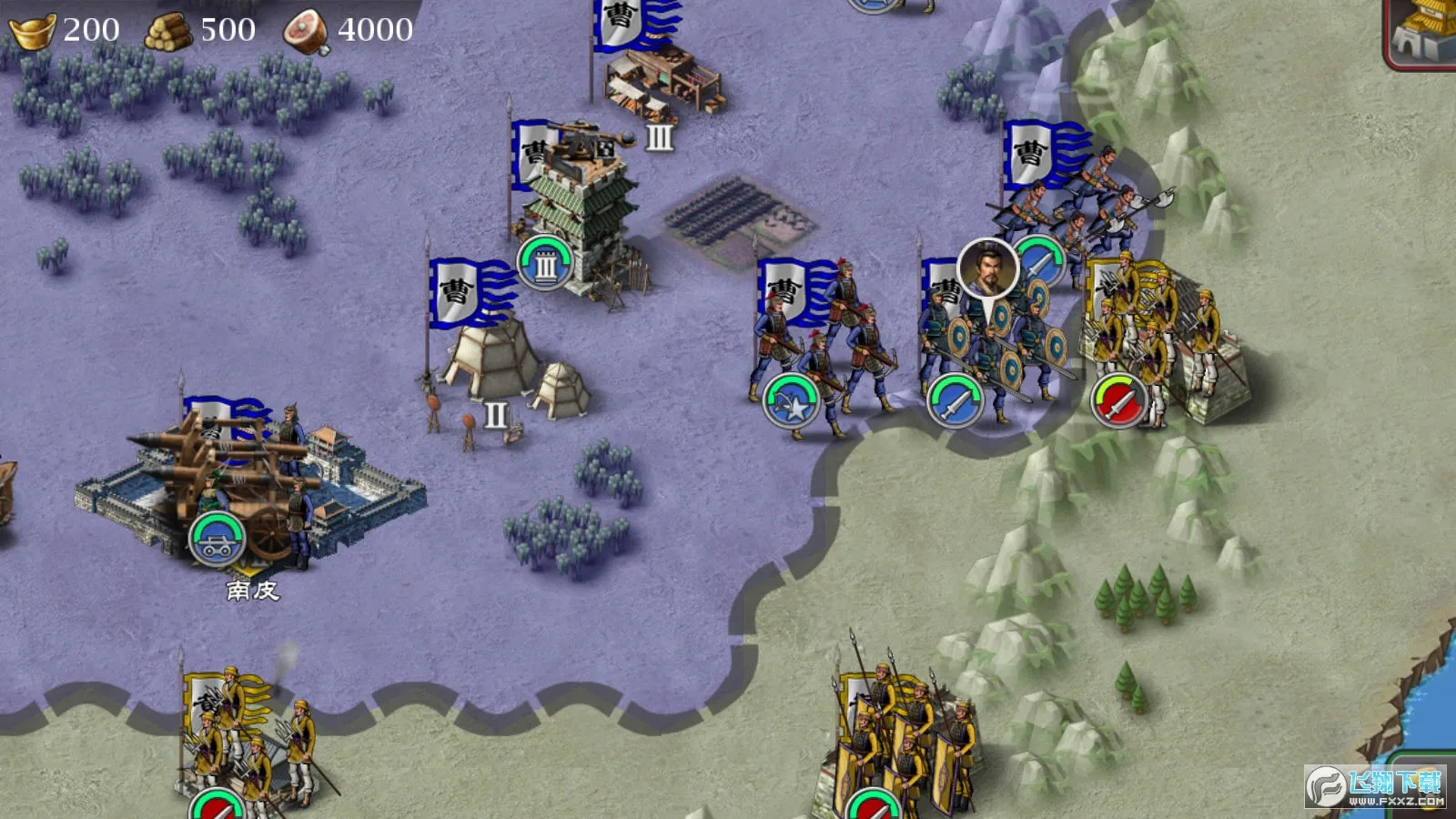Viewport: 1456px width, 819px height.
Task: Target the enemy unit's red sword badge
Action: pos(1119,401)
